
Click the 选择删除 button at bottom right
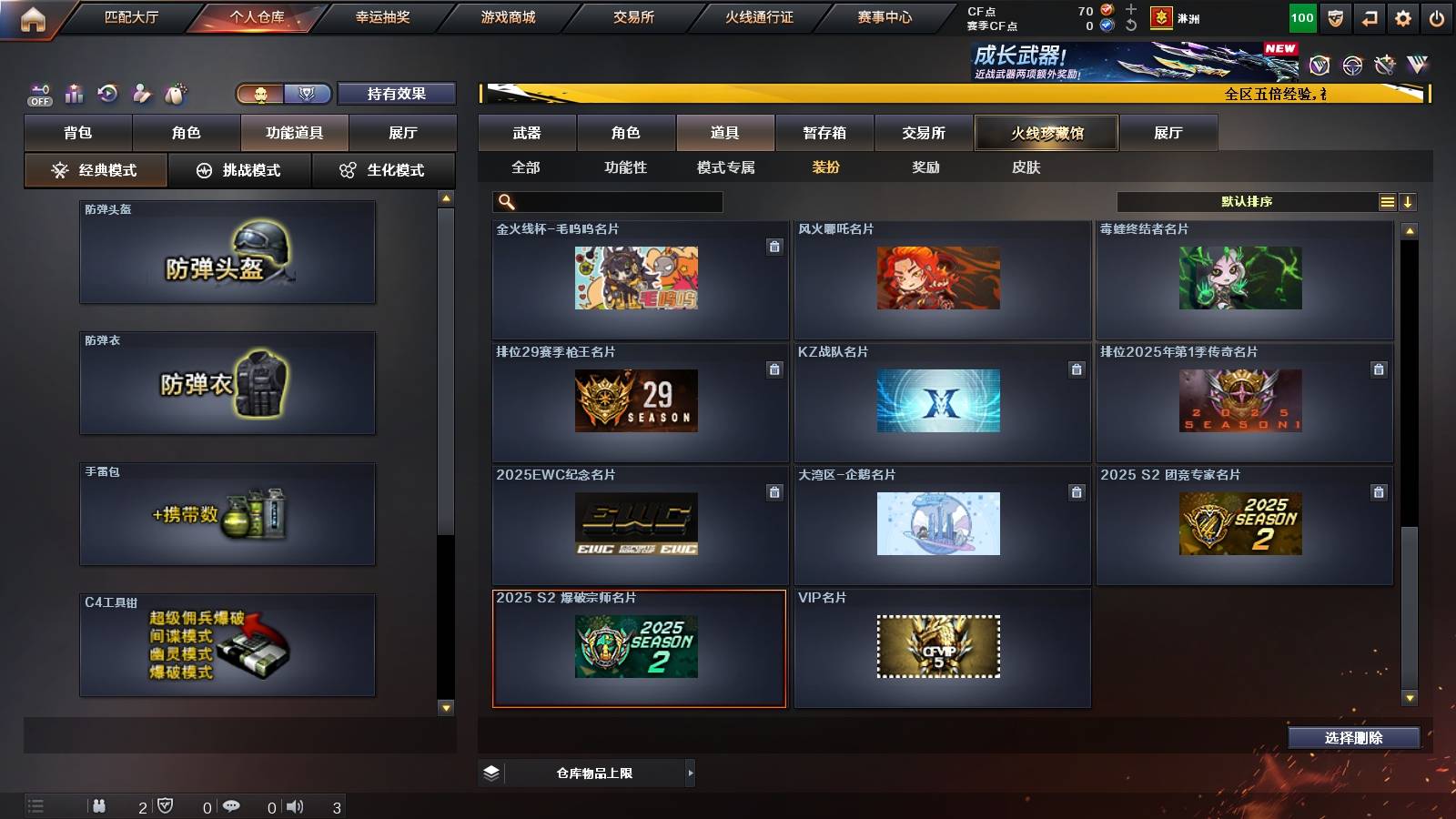[x=1353, y=738]
